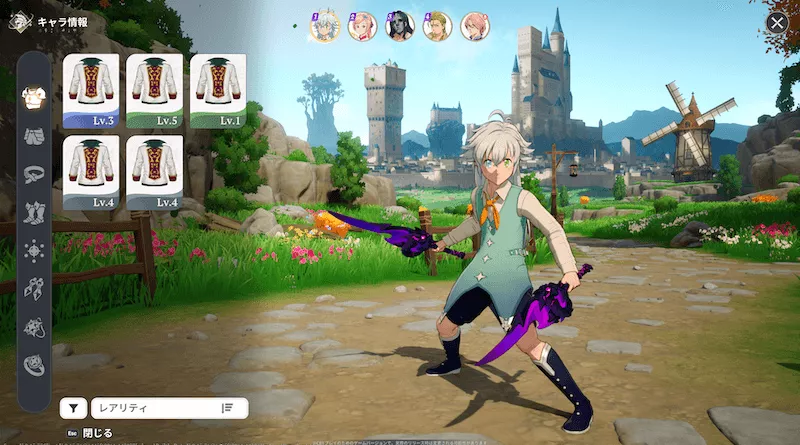Switch to the boots equipment category
Viewport: 800px width, 445px height.
(x=34, y=212)
